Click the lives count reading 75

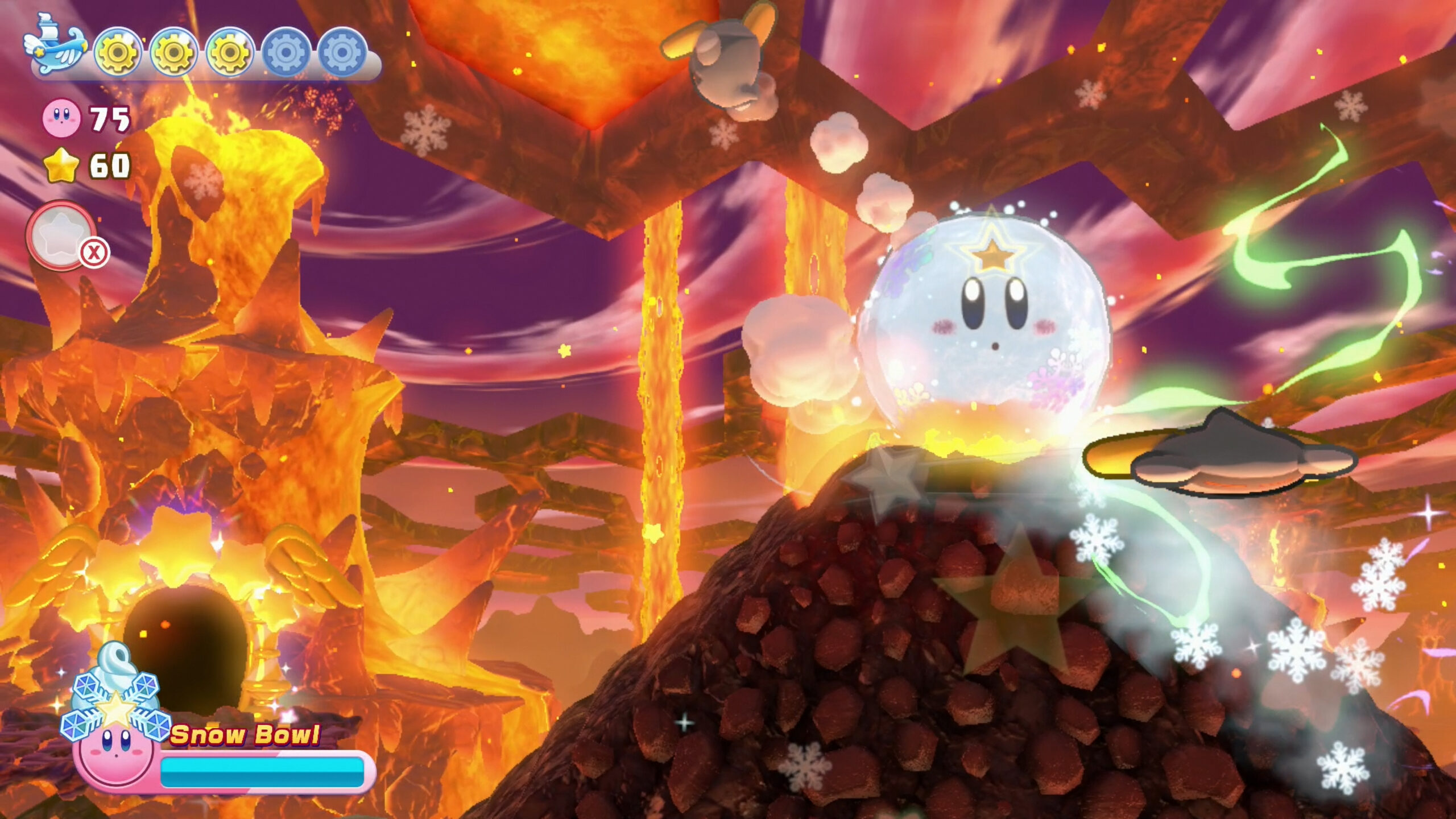pos(111,118)
